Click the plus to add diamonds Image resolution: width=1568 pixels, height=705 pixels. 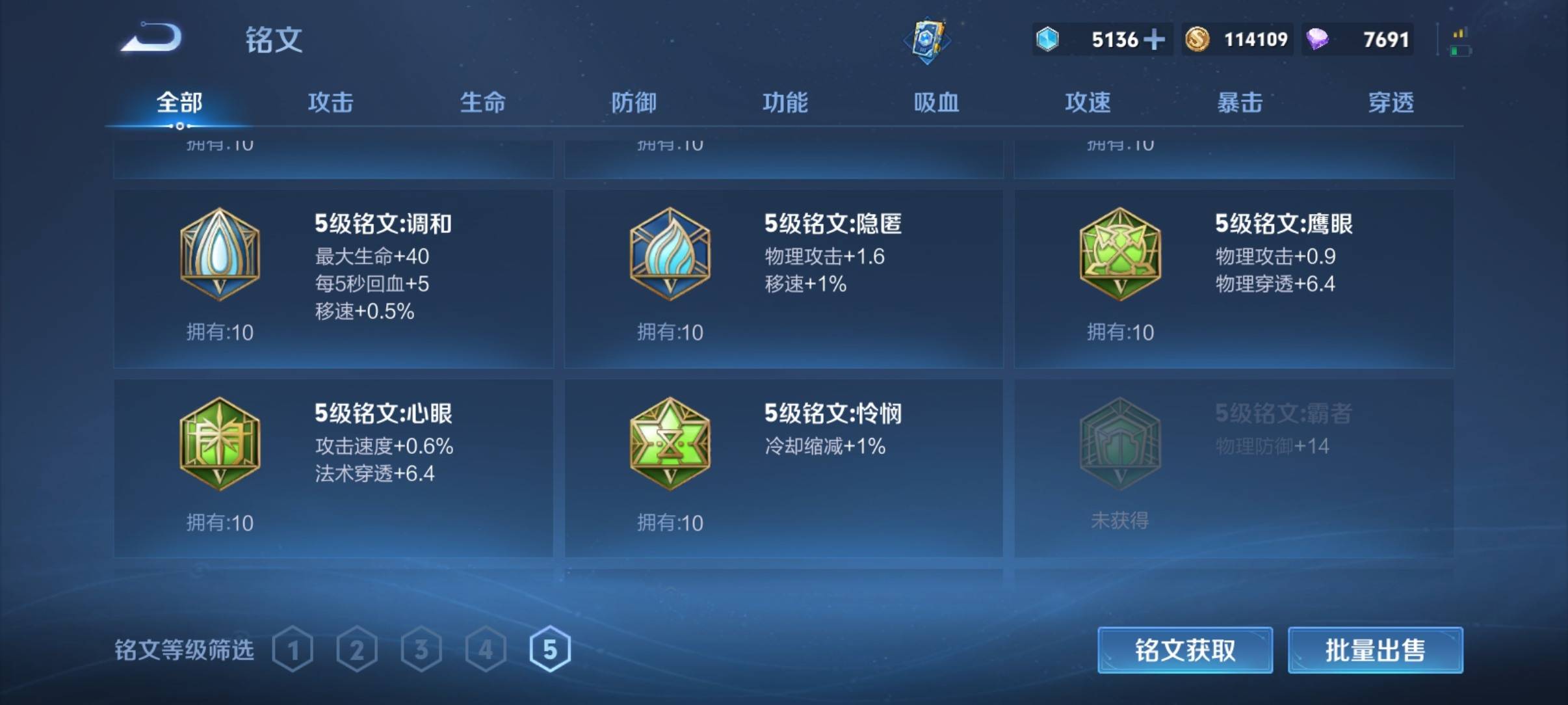coord(1156,40)
